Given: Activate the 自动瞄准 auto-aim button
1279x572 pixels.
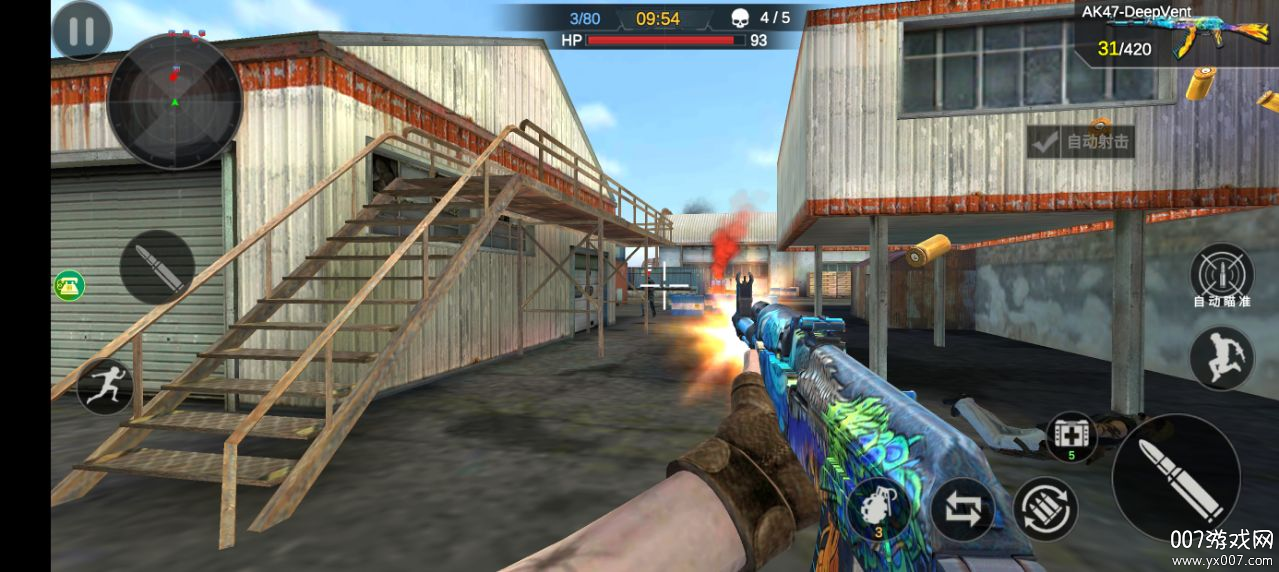Looking at the screenshot, I should tap(1221, 275).
